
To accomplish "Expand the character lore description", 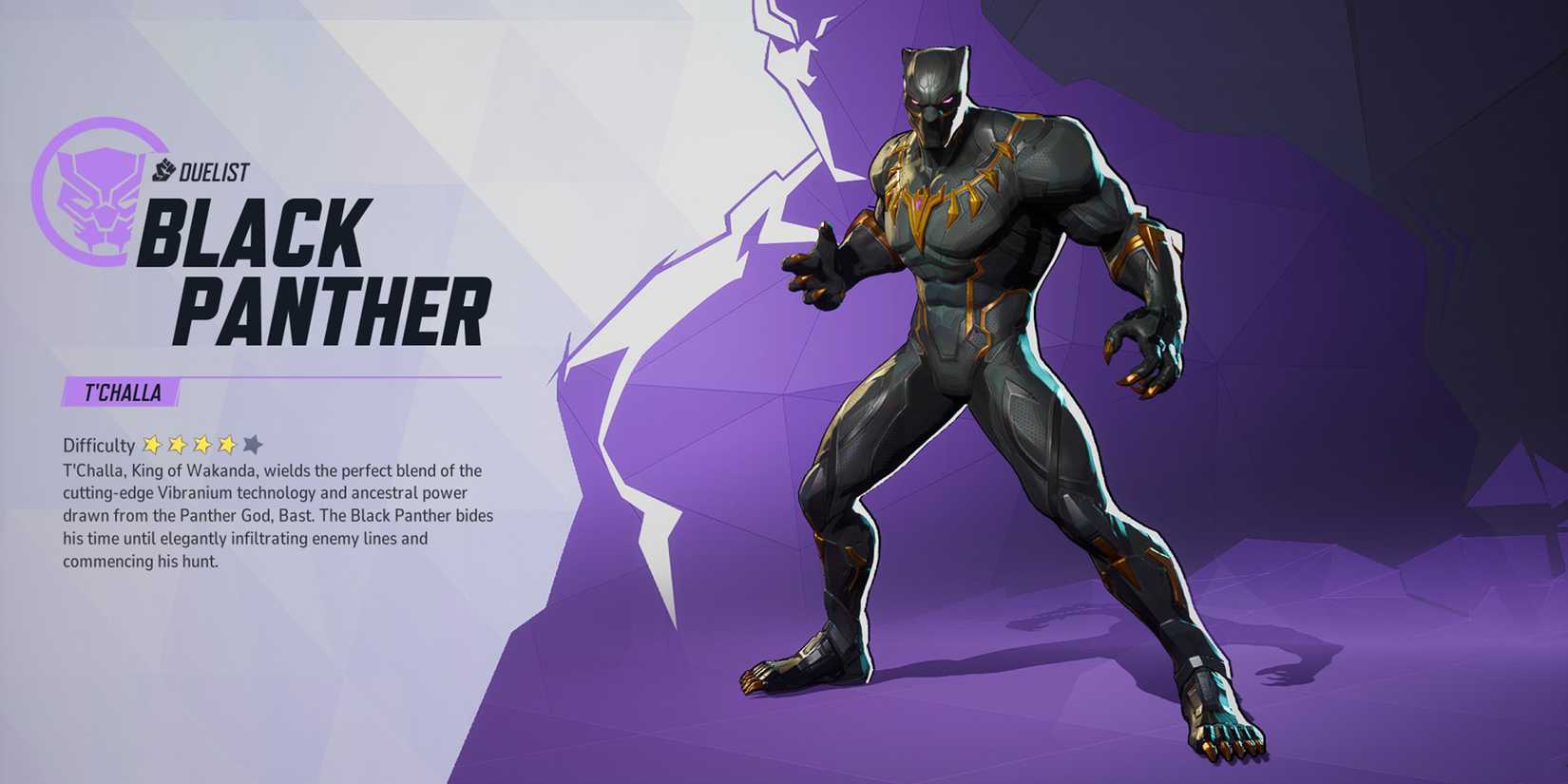I will coord(276,513).
